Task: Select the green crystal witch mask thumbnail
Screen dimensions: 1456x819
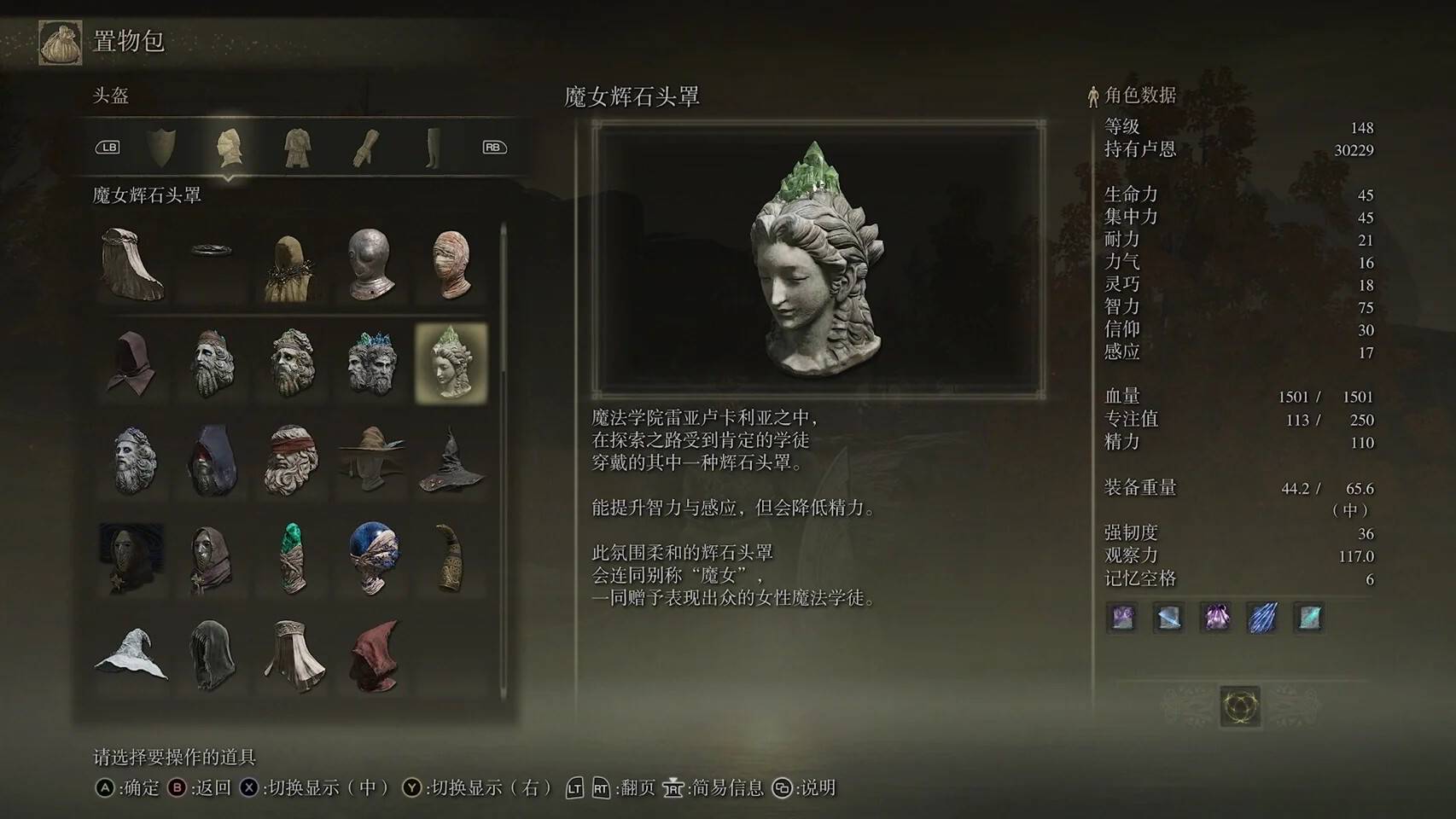Action: (451, 361)
